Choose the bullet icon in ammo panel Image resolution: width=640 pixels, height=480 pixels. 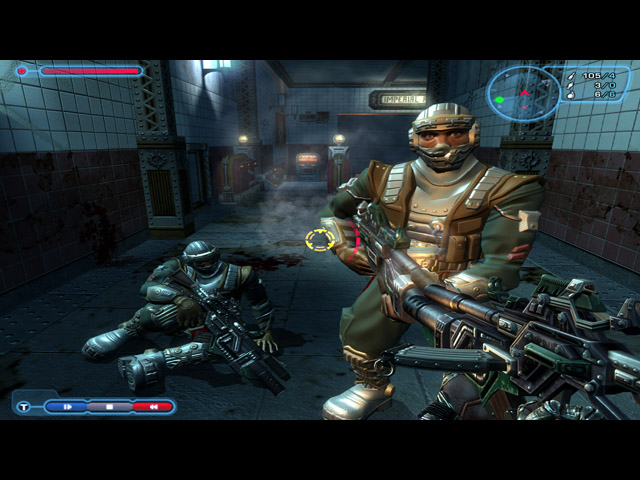pyautogui.click(x=569, y=75)
